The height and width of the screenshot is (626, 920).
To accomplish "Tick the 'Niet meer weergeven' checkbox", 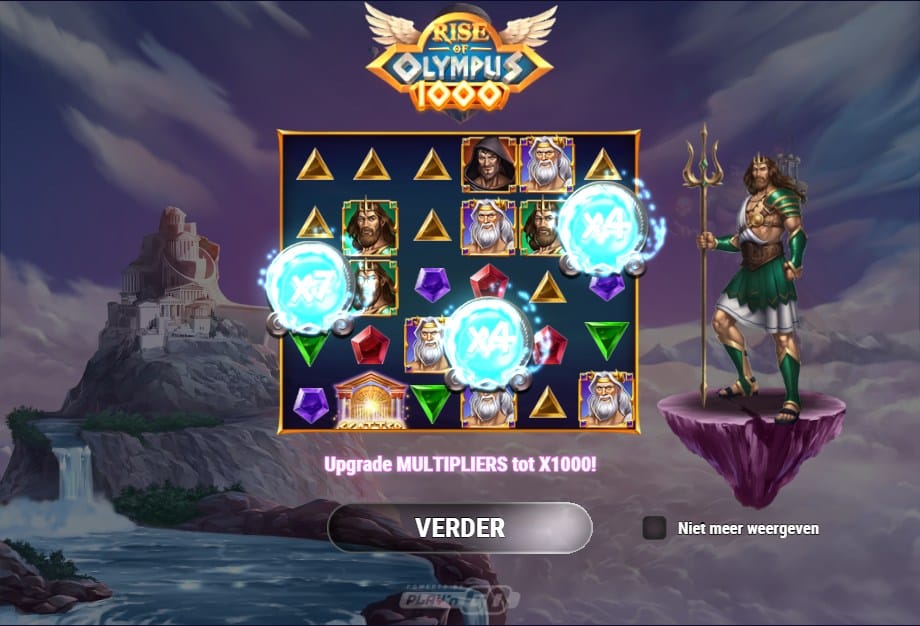I will point(654,528).
